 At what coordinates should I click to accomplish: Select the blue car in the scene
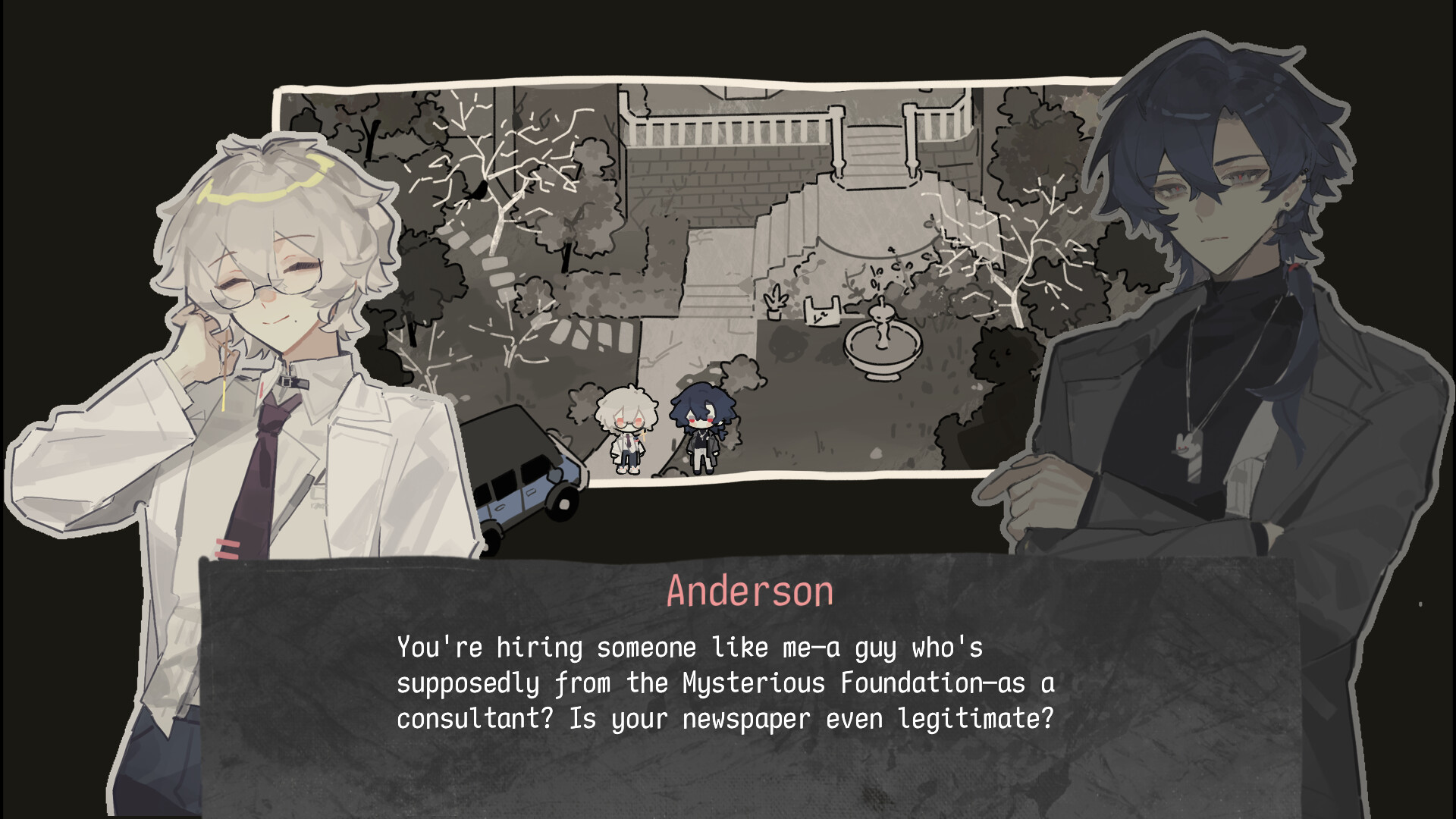click(x=523, y=485)
